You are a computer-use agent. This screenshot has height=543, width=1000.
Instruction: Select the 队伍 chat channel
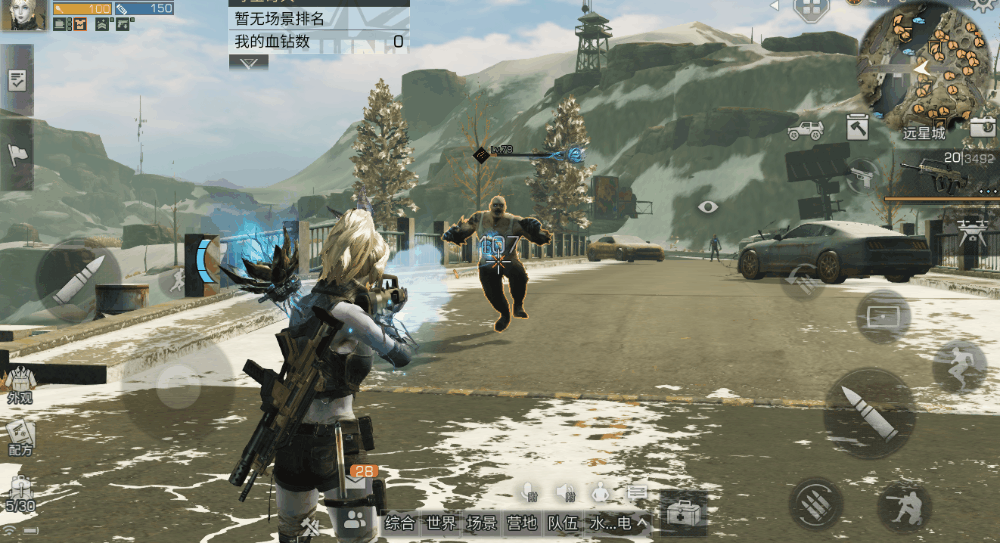pyautogui.click(x=563, y=522)
